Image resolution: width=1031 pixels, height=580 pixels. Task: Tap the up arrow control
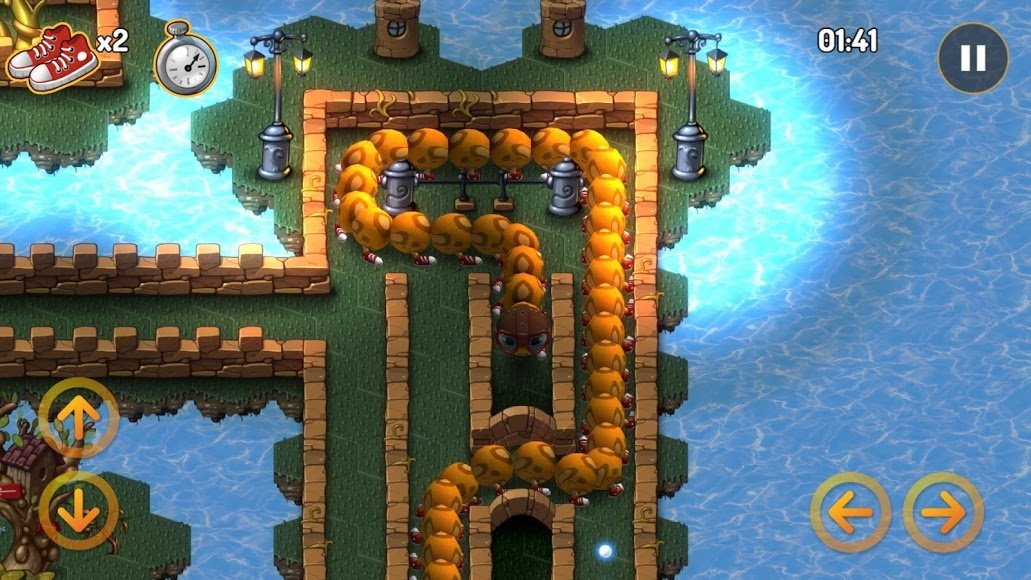tap(79, 418)
